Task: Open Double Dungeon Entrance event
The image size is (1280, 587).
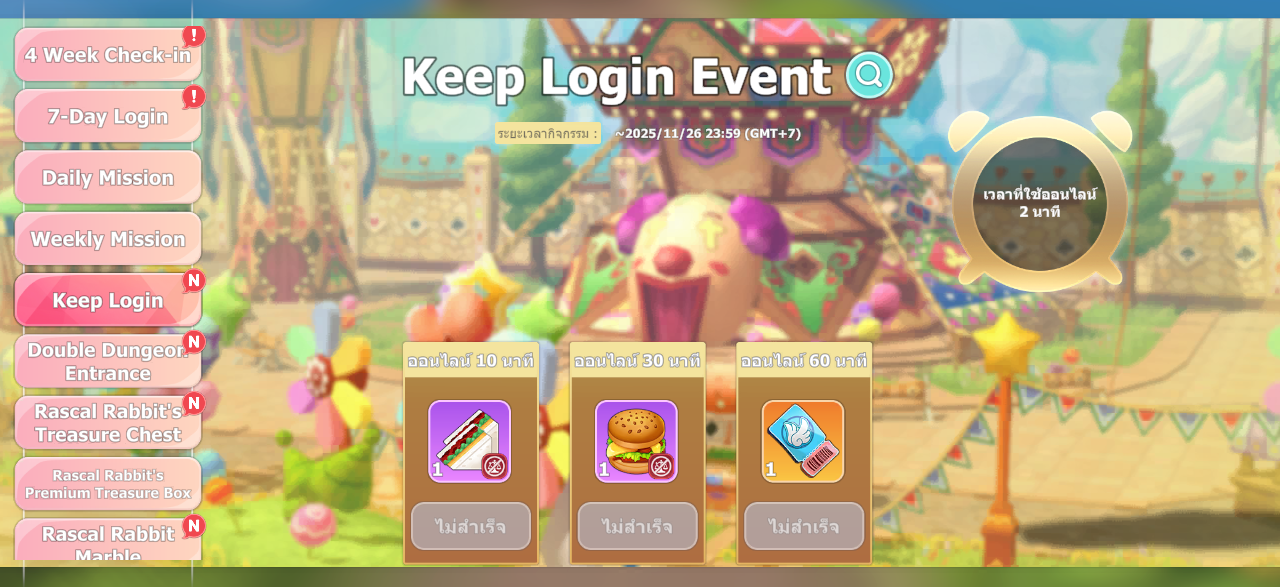Action: pyautogui.click(x=108, y=361)
